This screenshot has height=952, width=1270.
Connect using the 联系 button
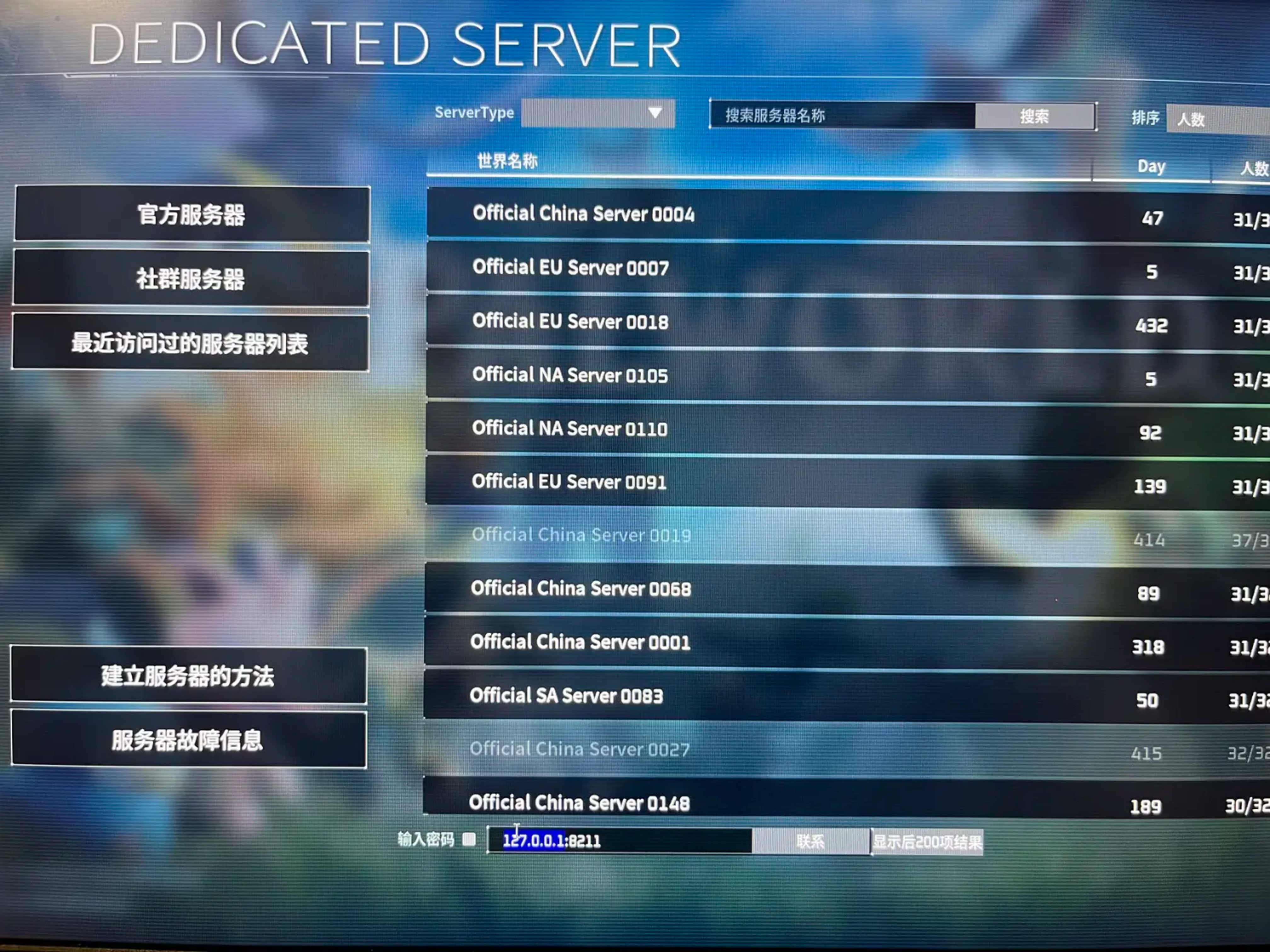coord(810,842)
